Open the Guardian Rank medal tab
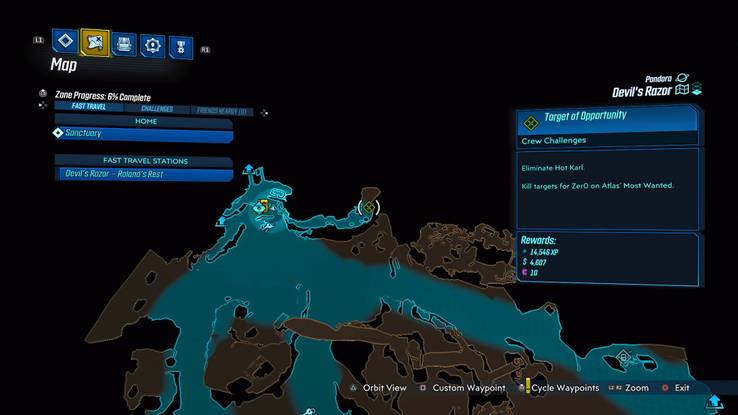 click(x=180, y=45)
